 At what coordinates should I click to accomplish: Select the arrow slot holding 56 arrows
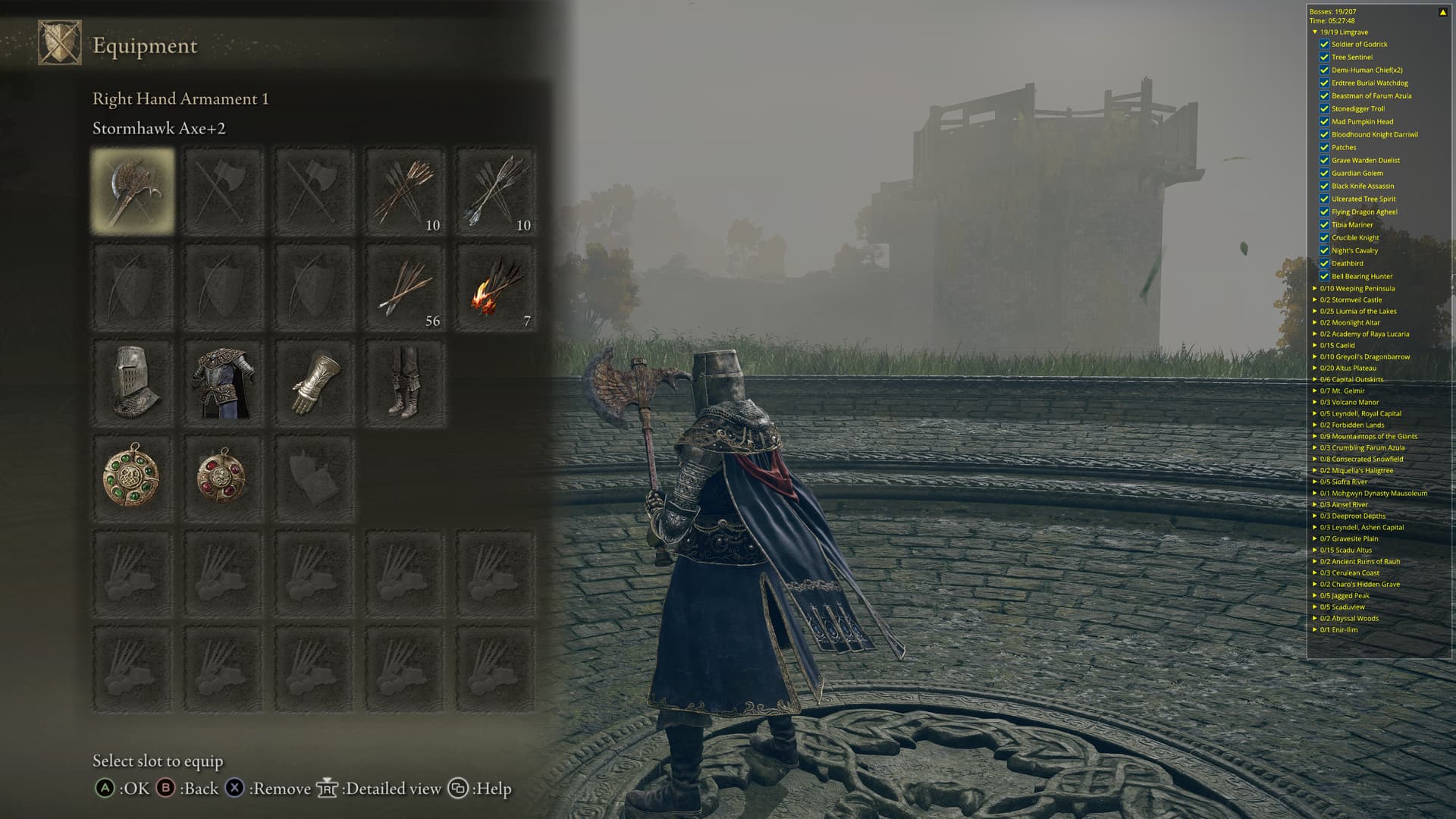pos(405,287)
